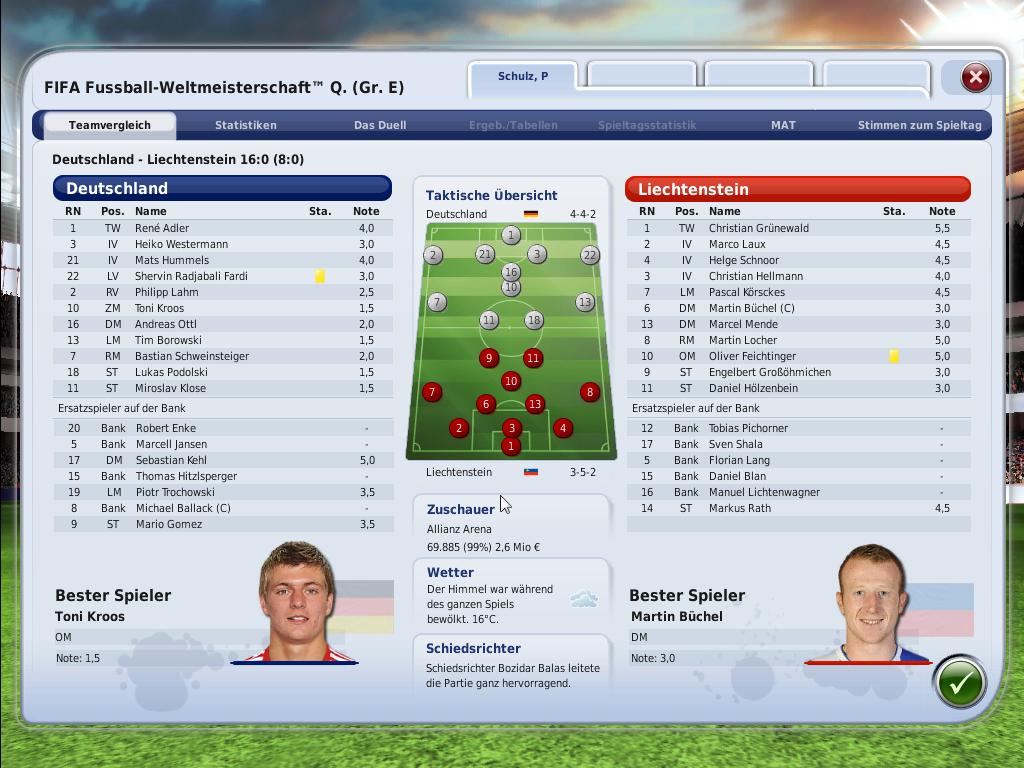Show the MAT tab

pos(783,125)
